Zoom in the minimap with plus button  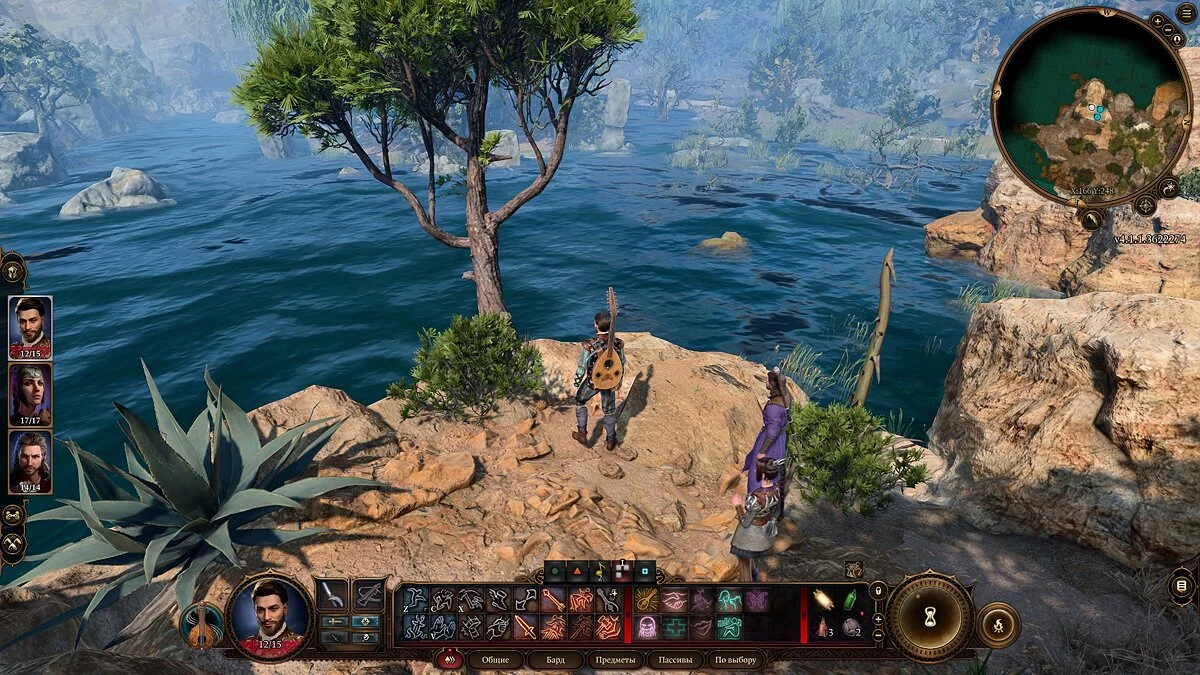coord(1157,20)
